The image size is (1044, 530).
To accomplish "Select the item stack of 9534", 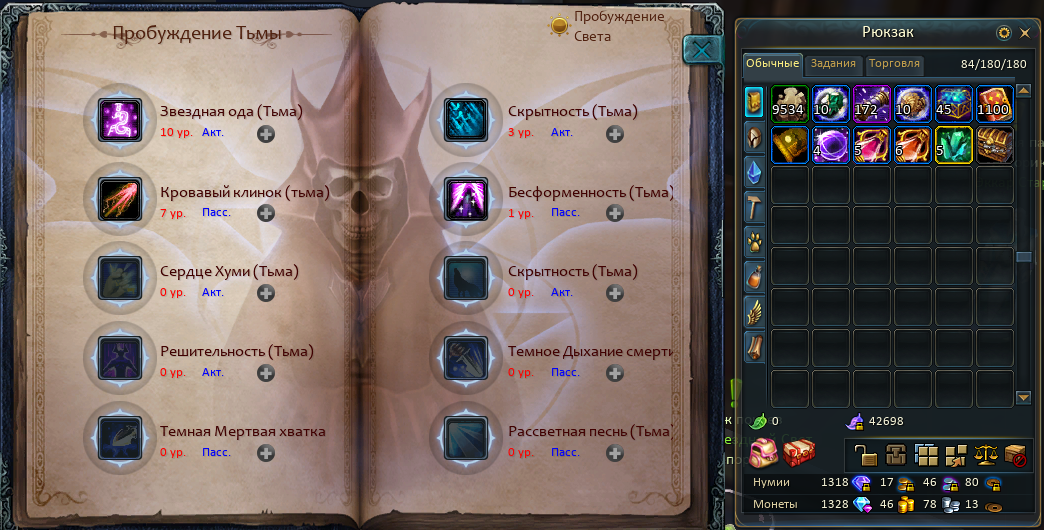I will click(x=790, y=104).
